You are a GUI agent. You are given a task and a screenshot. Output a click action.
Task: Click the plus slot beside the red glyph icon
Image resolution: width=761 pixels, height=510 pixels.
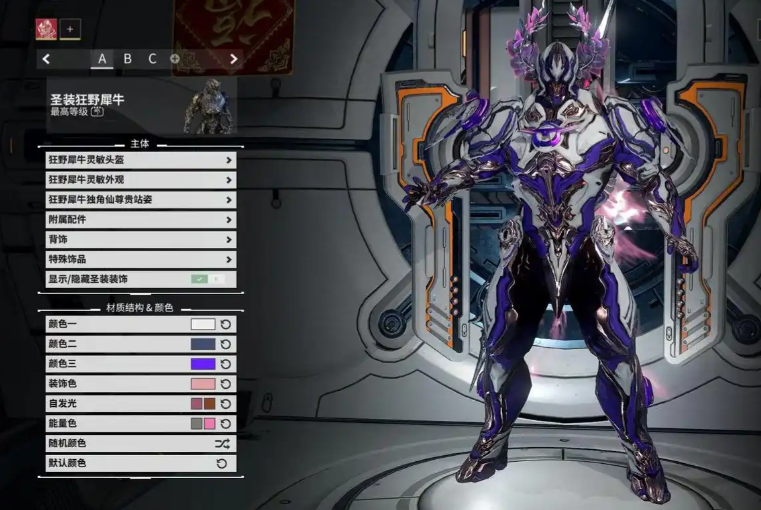[70, 29]
